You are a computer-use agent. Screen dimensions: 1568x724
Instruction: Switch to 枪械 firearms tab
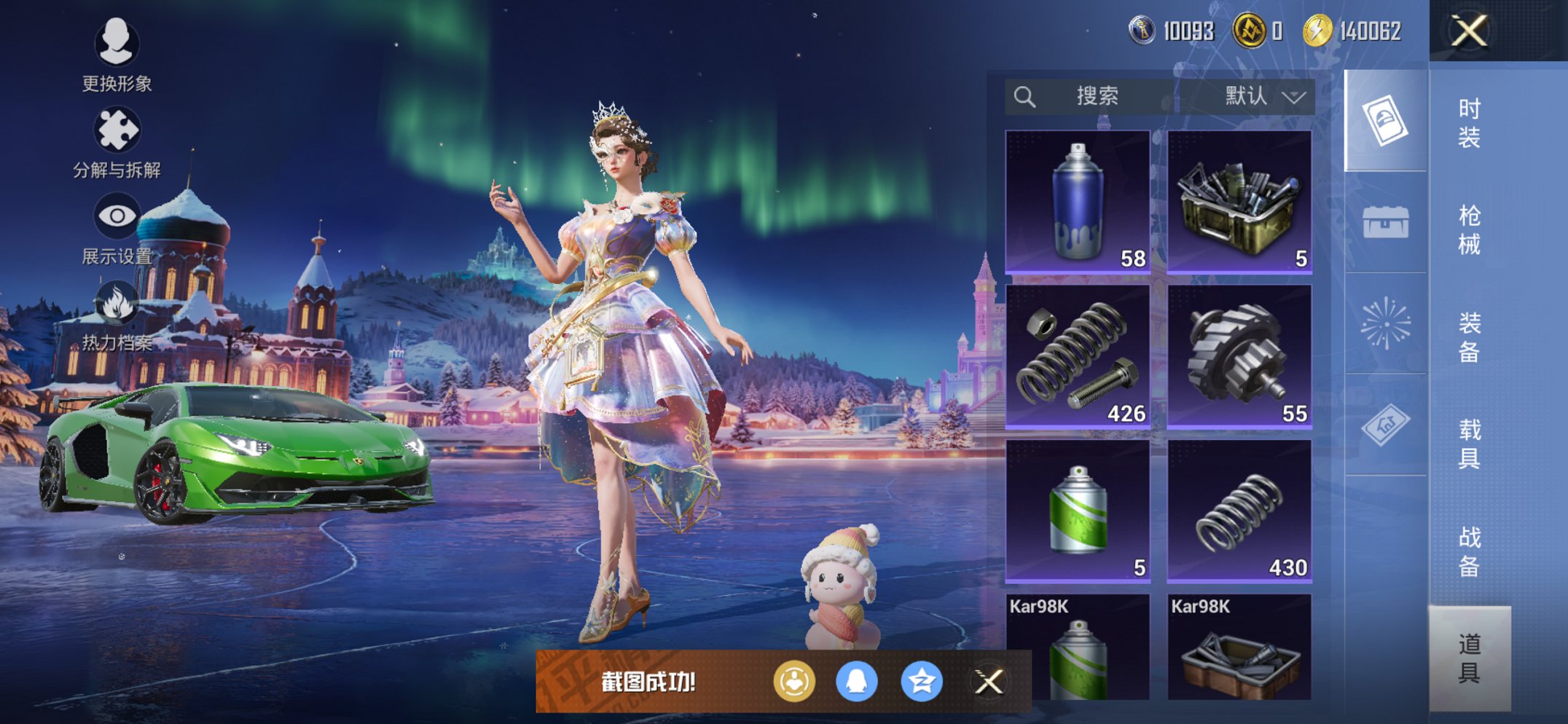(x=1469, y=230)
